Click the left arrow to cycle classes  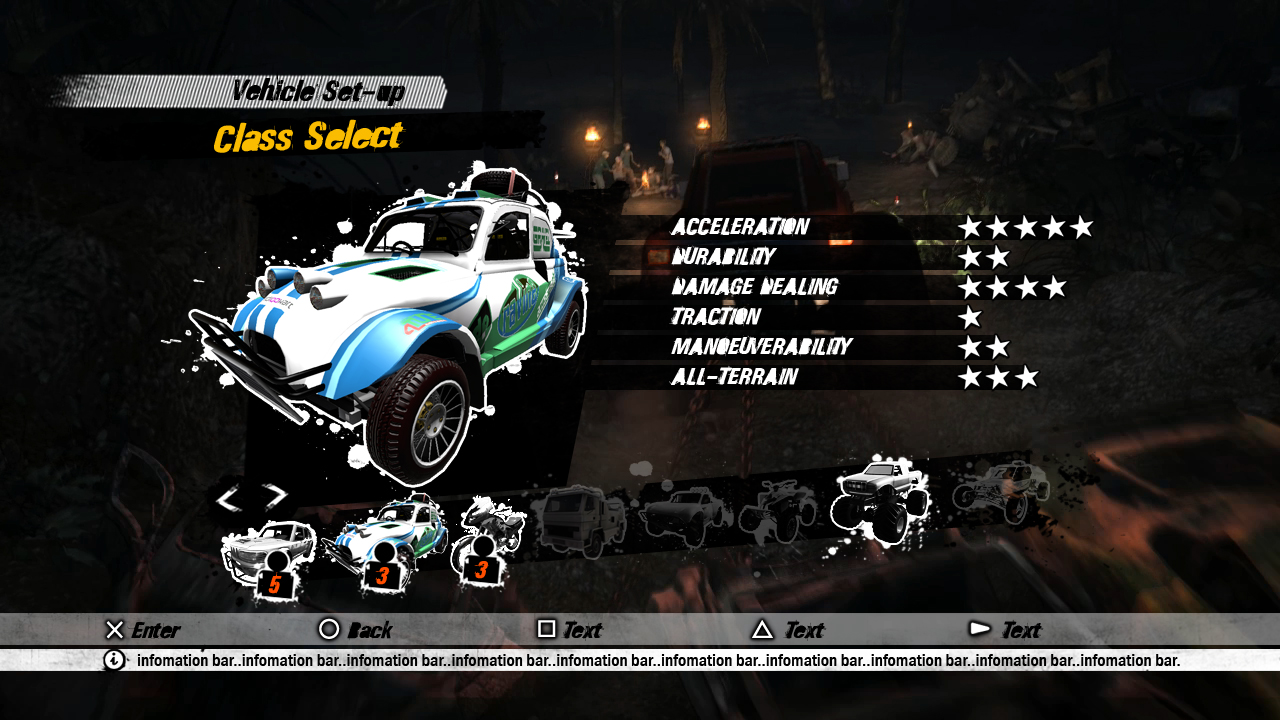pyautogui.click(x=229, y=497)
